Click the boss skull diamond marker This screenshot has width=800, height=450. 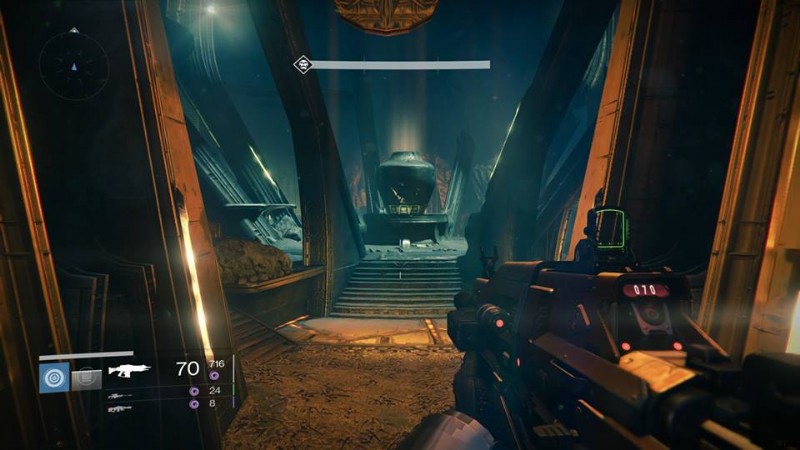301,65
